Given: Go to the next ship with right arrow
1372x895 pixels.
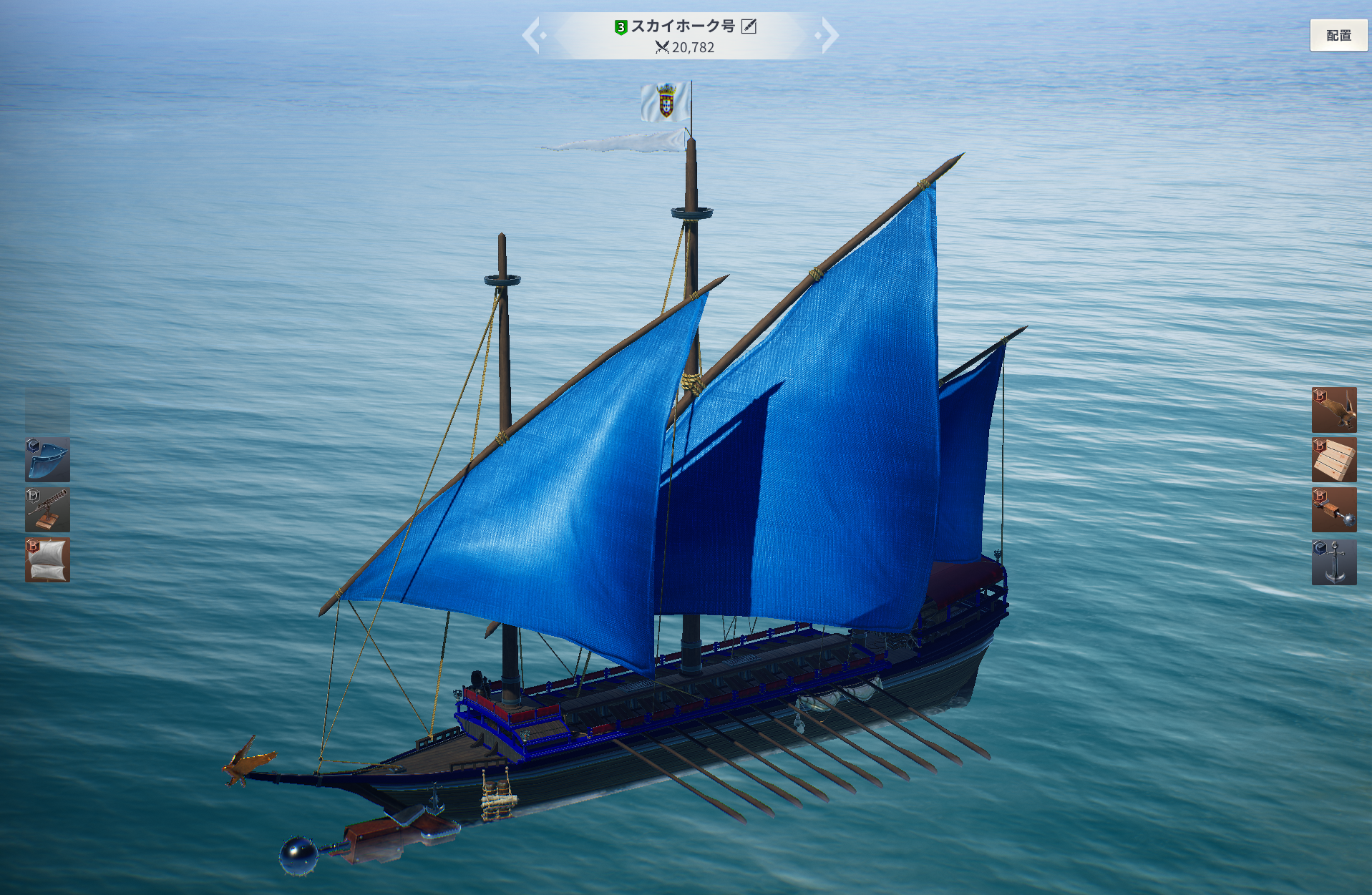Looking at the screenshot, I should [829, 35].
